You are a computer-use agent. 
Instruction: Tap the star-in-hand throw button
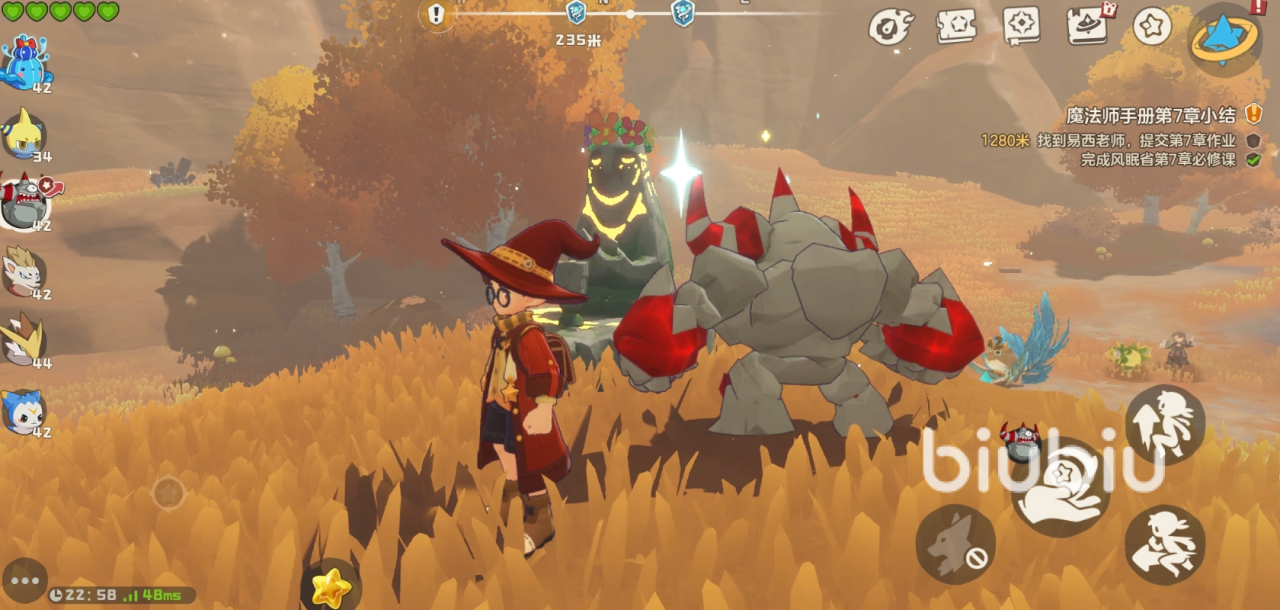pos(1060,488)
